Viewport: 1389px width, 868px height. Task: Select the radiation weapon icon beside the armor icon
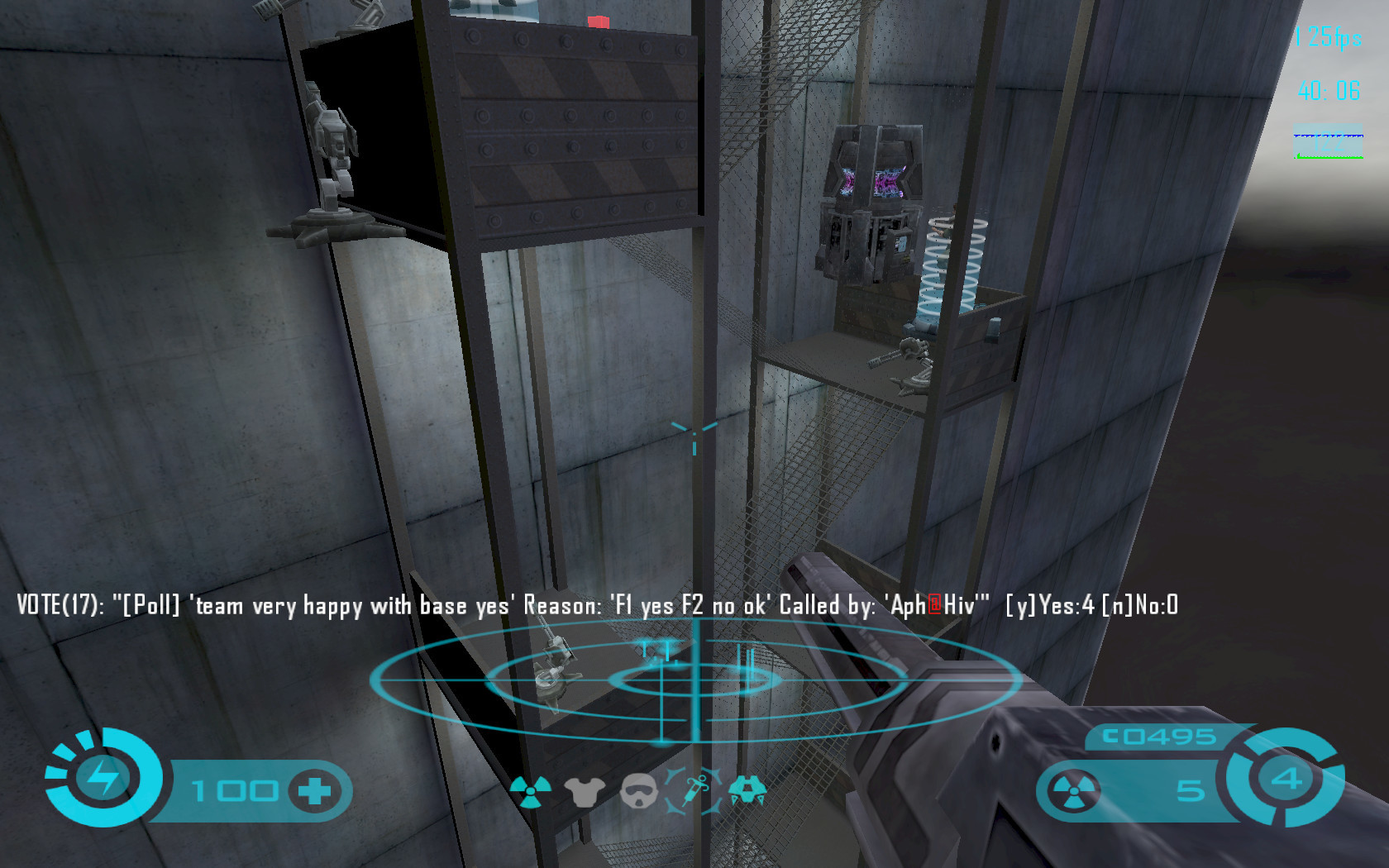tap(531, 791)
